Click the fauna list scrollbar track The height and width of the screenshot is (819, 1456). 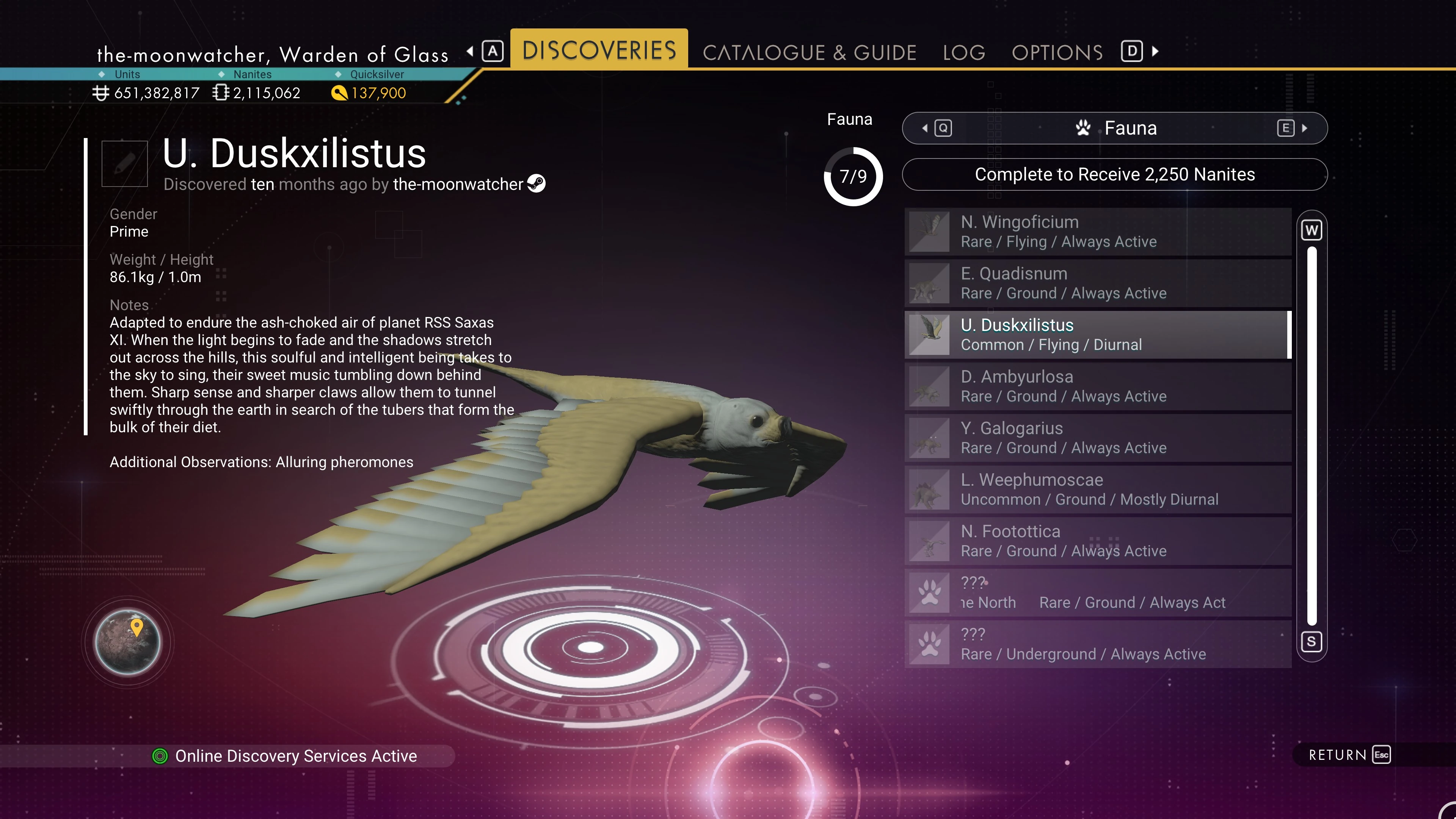coord(1311,435)
